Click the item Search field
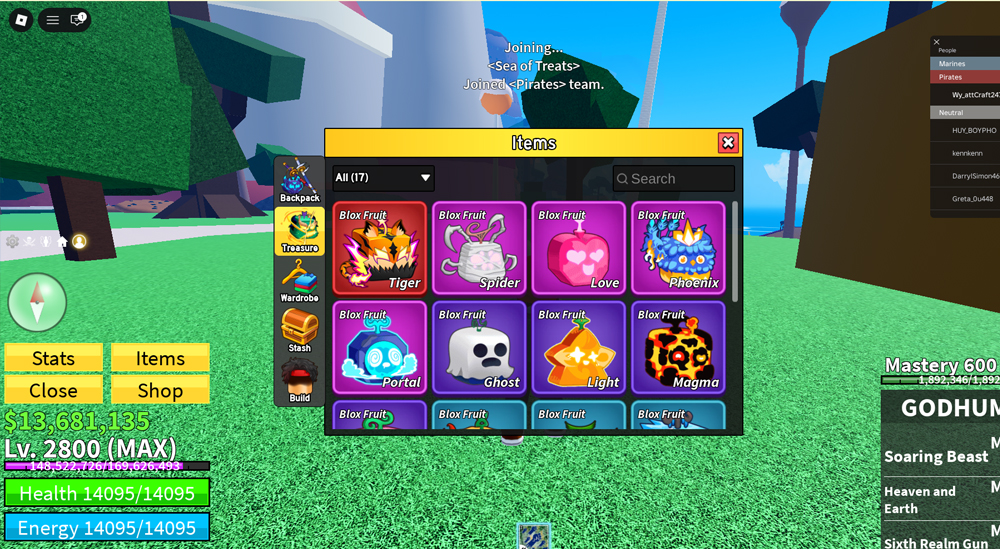This screenshot has height=549, width=1000. (674, 178)
